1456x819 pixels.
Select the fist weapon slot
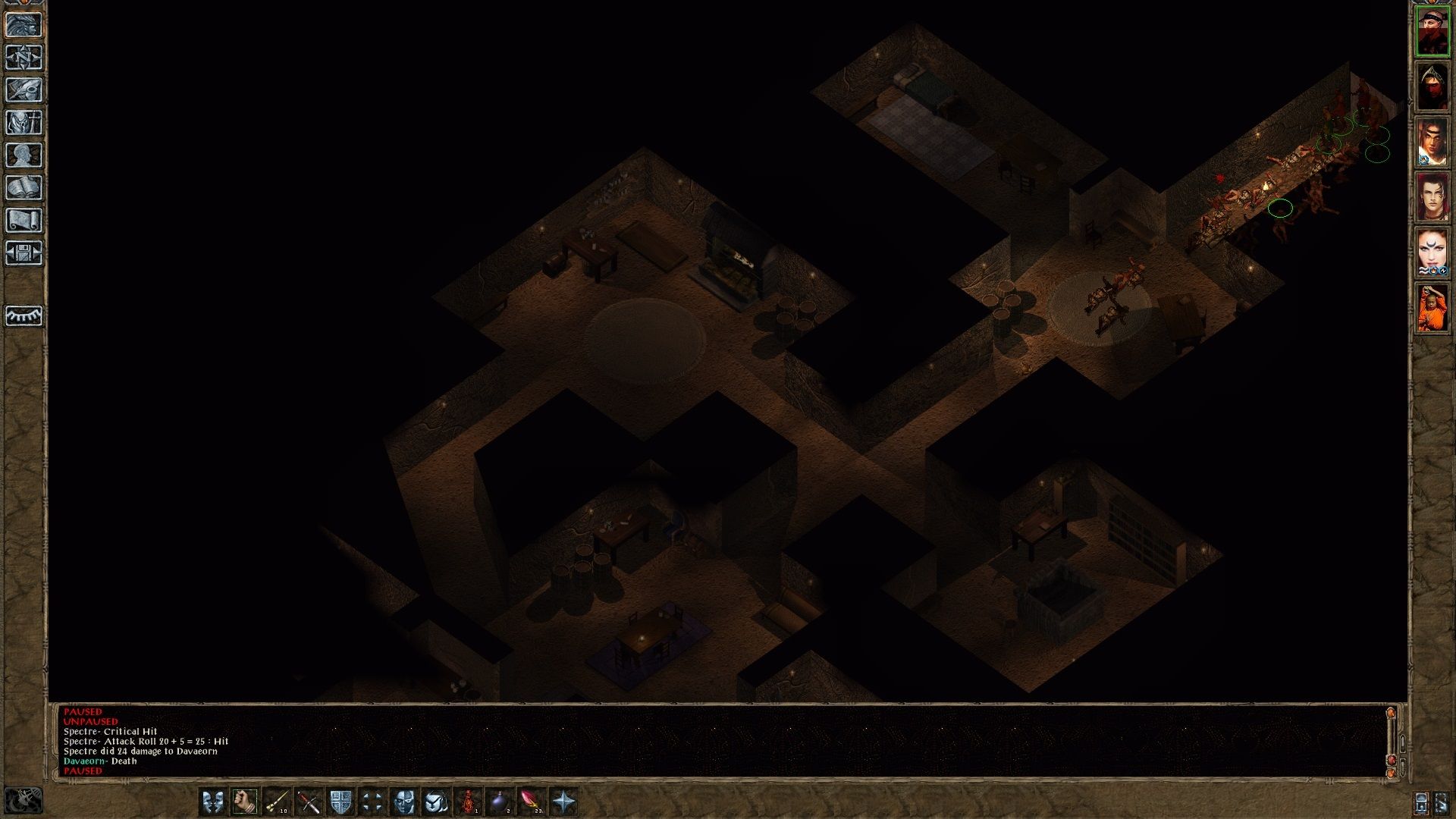coord(245,802)
